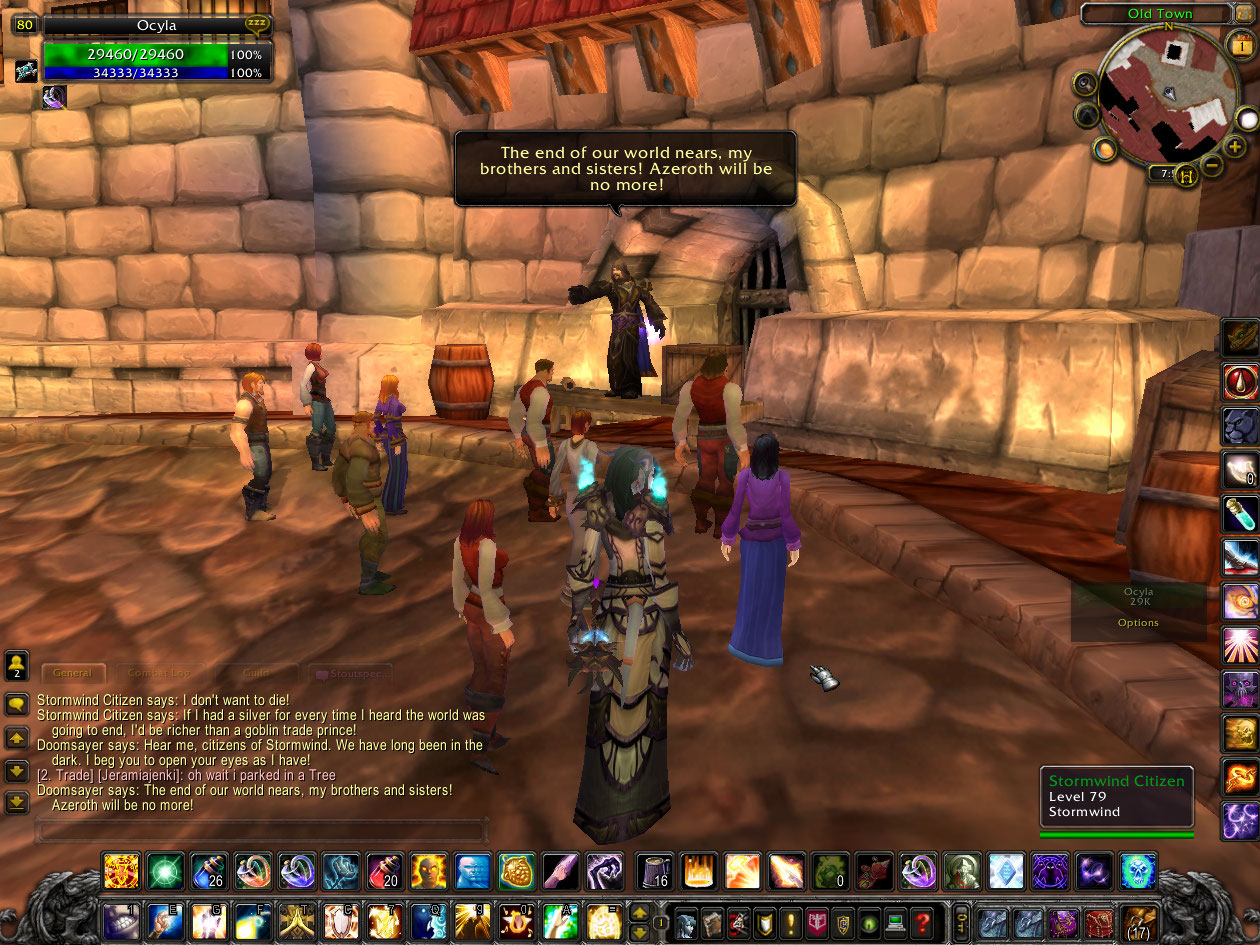Open the Stoutspec whisper tab
Image resolution: width=1260 pixels, height=945 pixels.
(350, 674)
